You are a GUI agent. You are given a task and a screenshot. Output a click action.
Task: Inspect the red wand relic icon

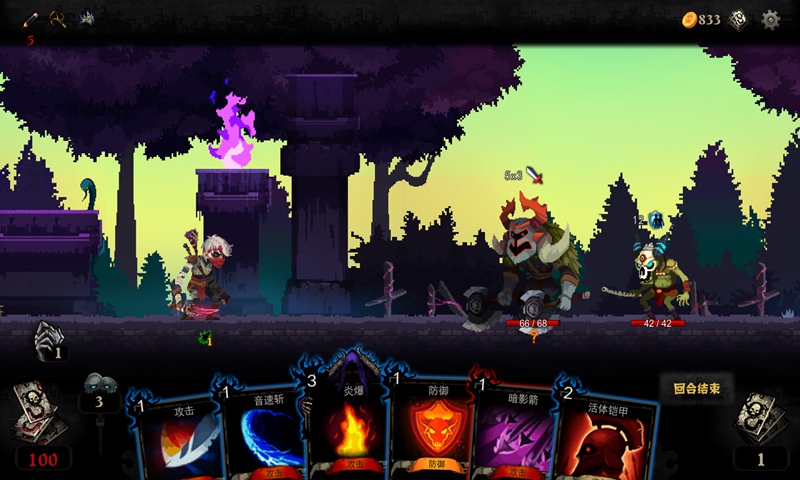[31, 18]
